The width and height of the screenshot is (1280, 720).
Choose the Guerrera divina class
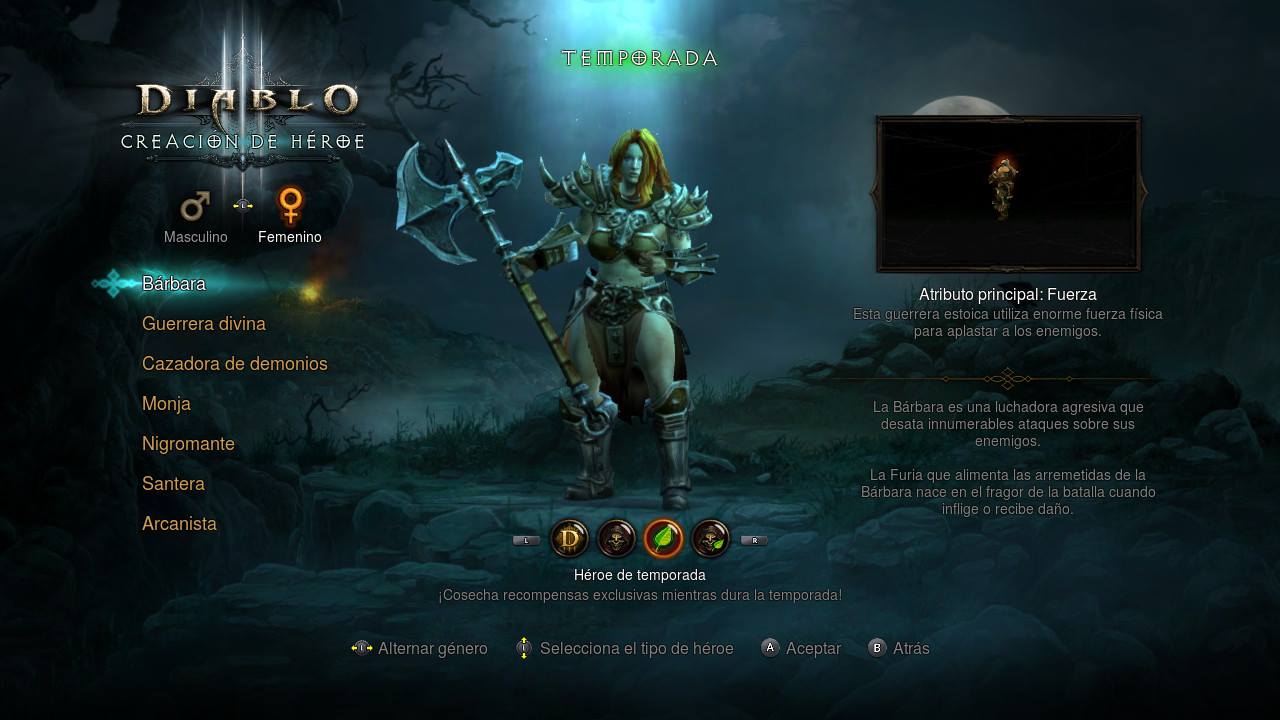[x=204, y=324]
